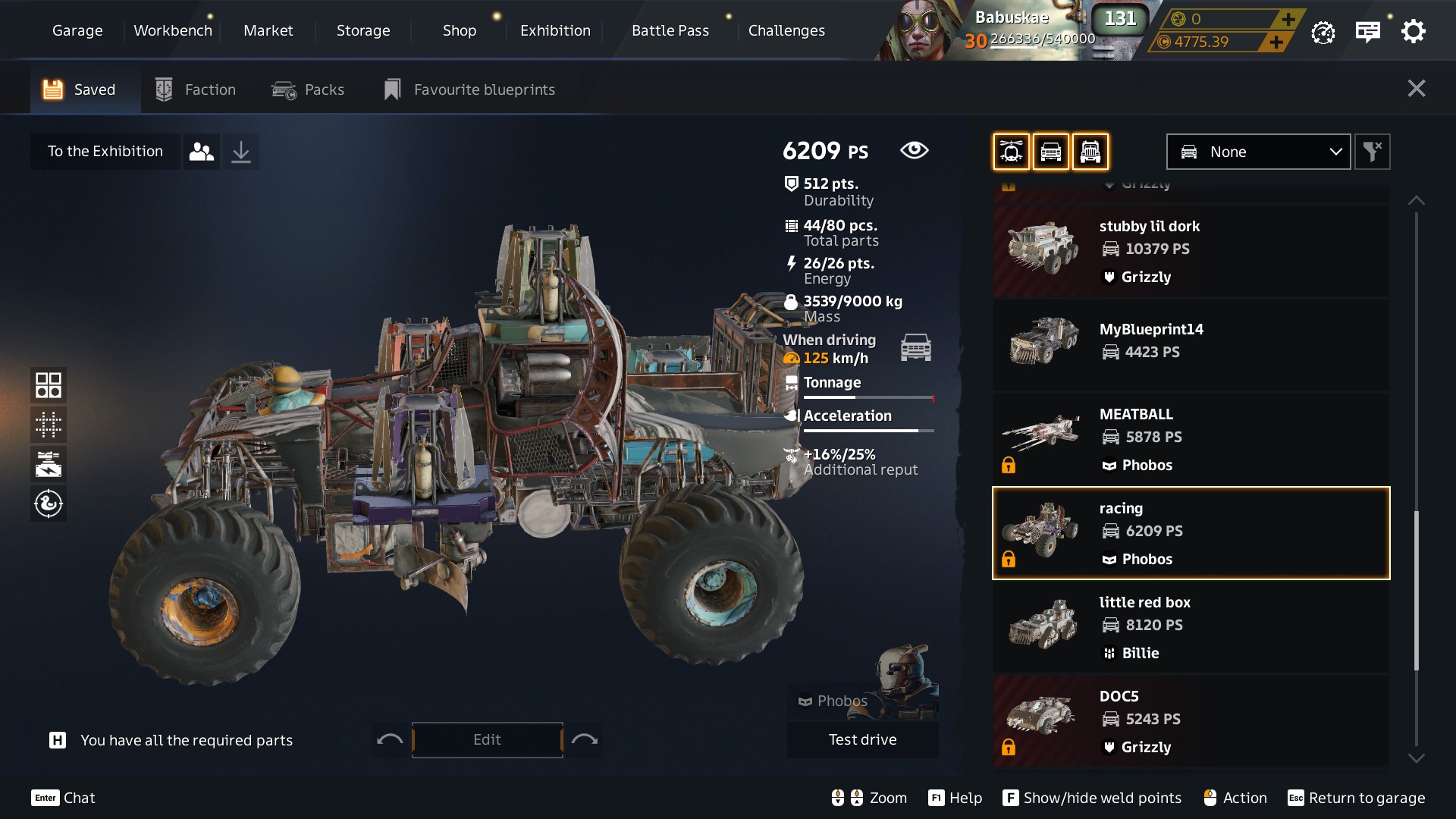Send blueprint To the Exhibition

(105, 151)
